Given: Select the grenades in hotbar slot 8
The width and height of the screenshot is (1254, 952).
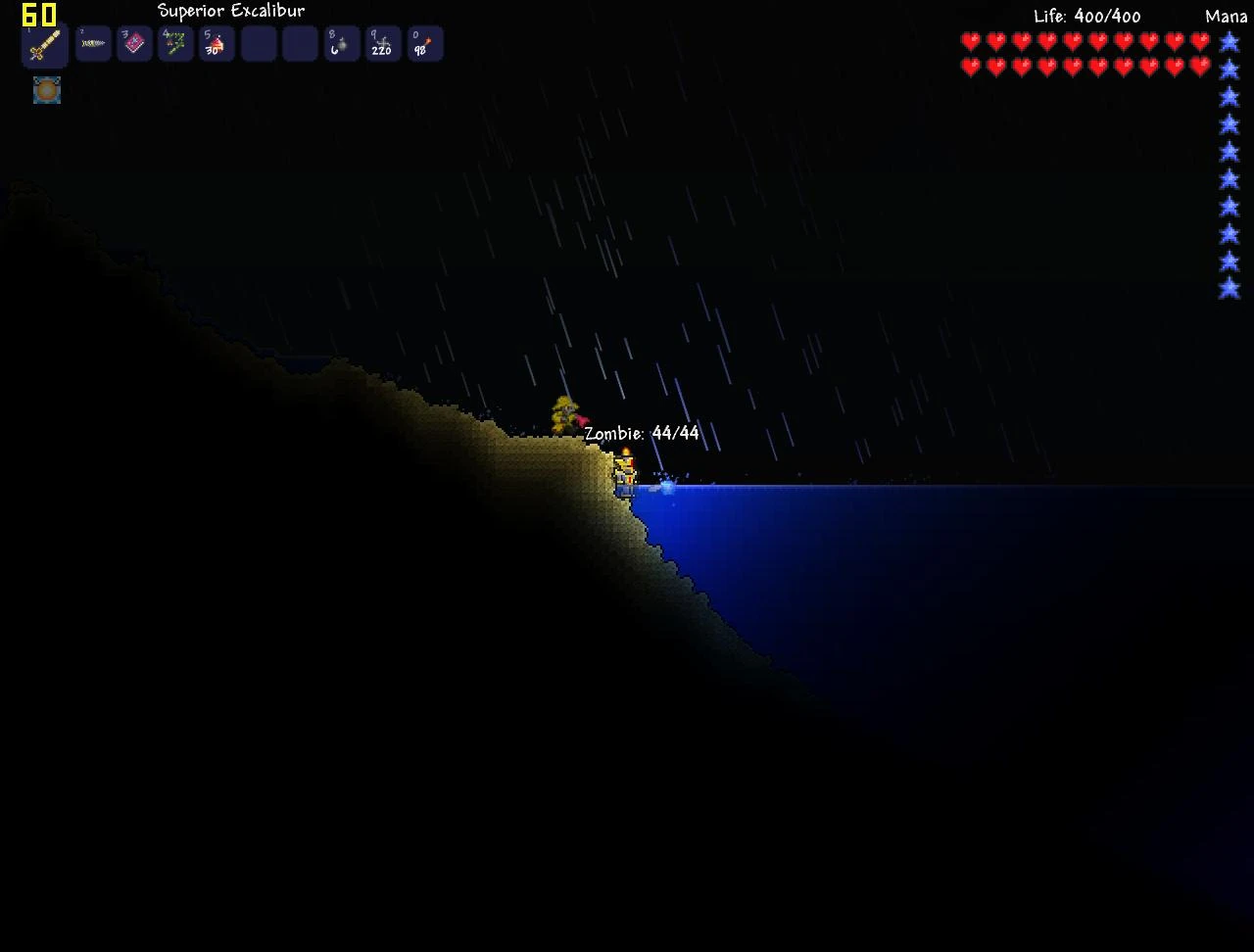Looking at the screenshot, I should click(x=342, y=43).
